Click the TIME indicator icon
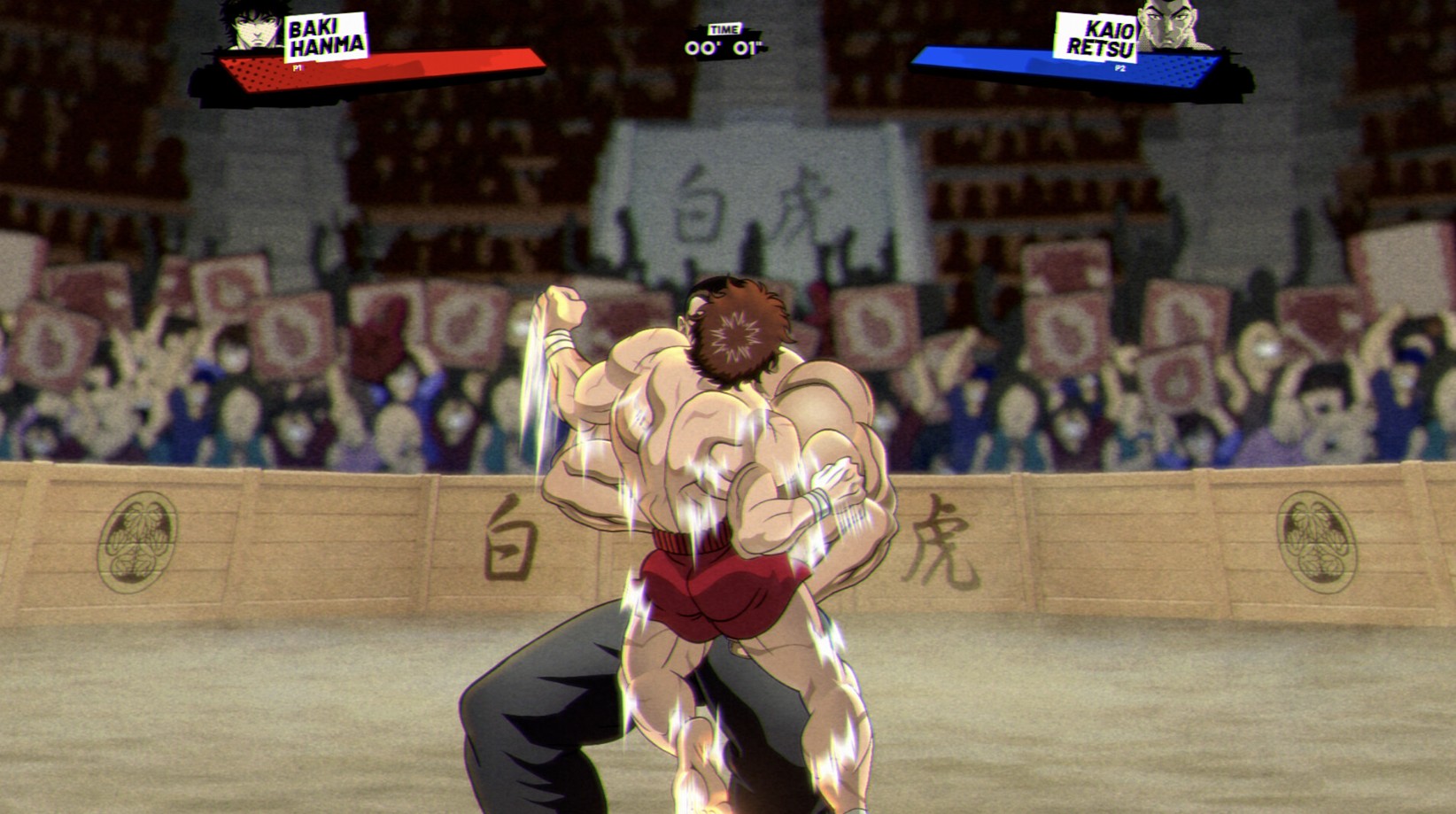The width and height of the screenshot is (1456, 814). (726, 27)
